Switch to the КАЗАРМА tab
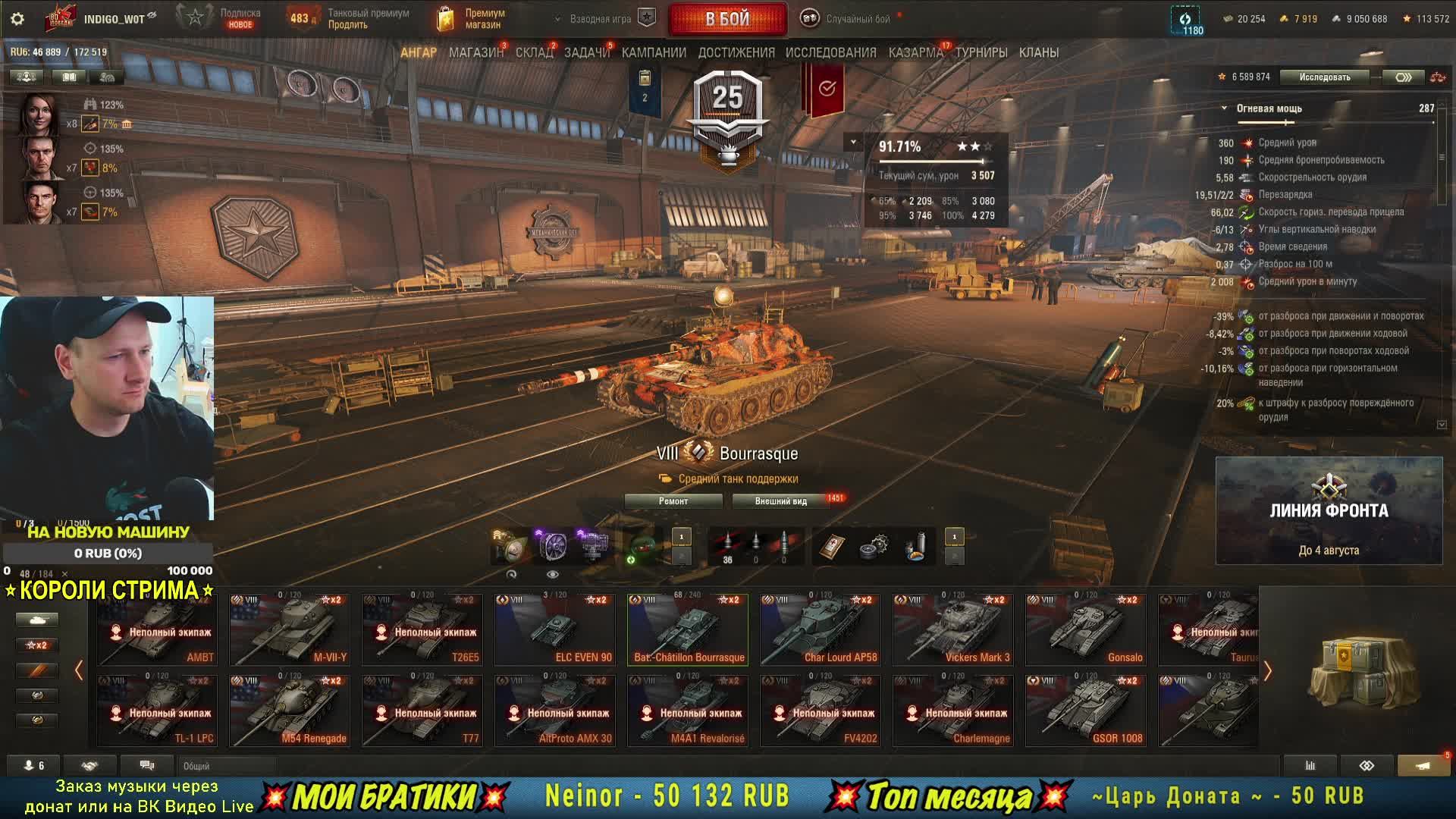The width and height of the screenshot is (1456, 819). [x=915, y=52]
